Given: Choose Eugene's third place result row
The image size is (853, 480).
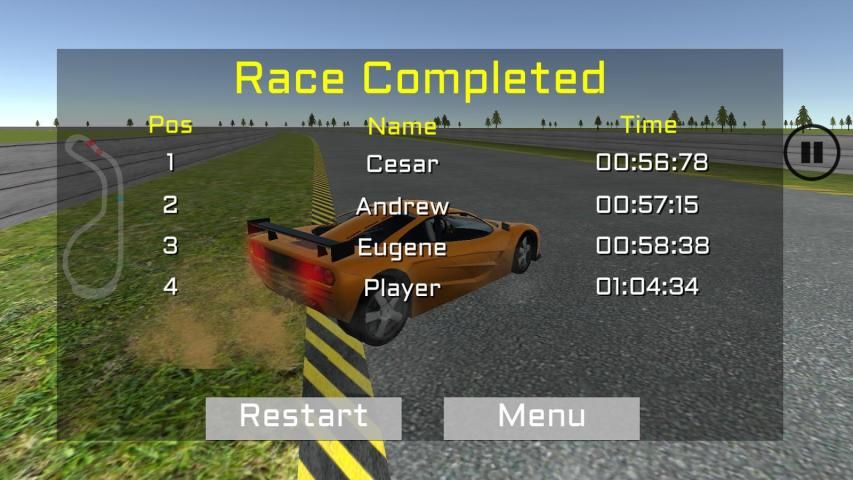Looking at the screenshot, I should coord(402,247).
